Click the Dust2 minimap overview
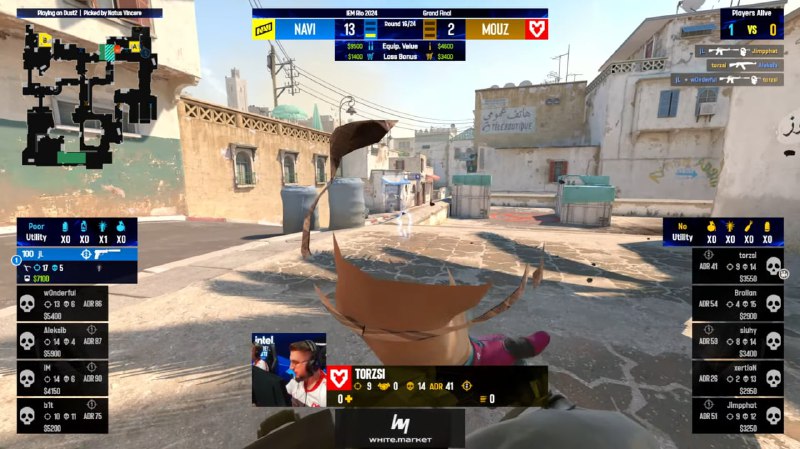The image size is (800, 449). coord(90,92)
